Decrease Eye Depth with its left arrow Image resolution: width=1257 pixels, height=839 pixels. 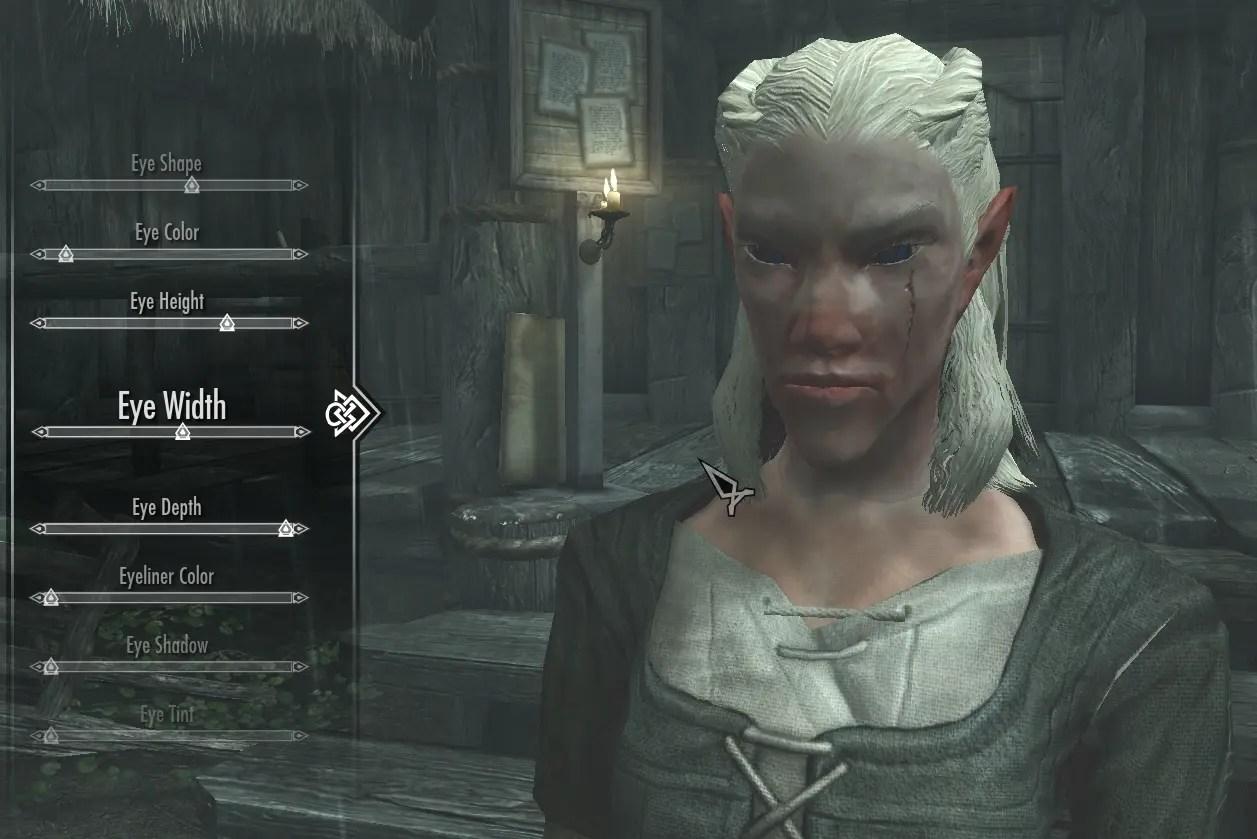(x=37, y=528)
